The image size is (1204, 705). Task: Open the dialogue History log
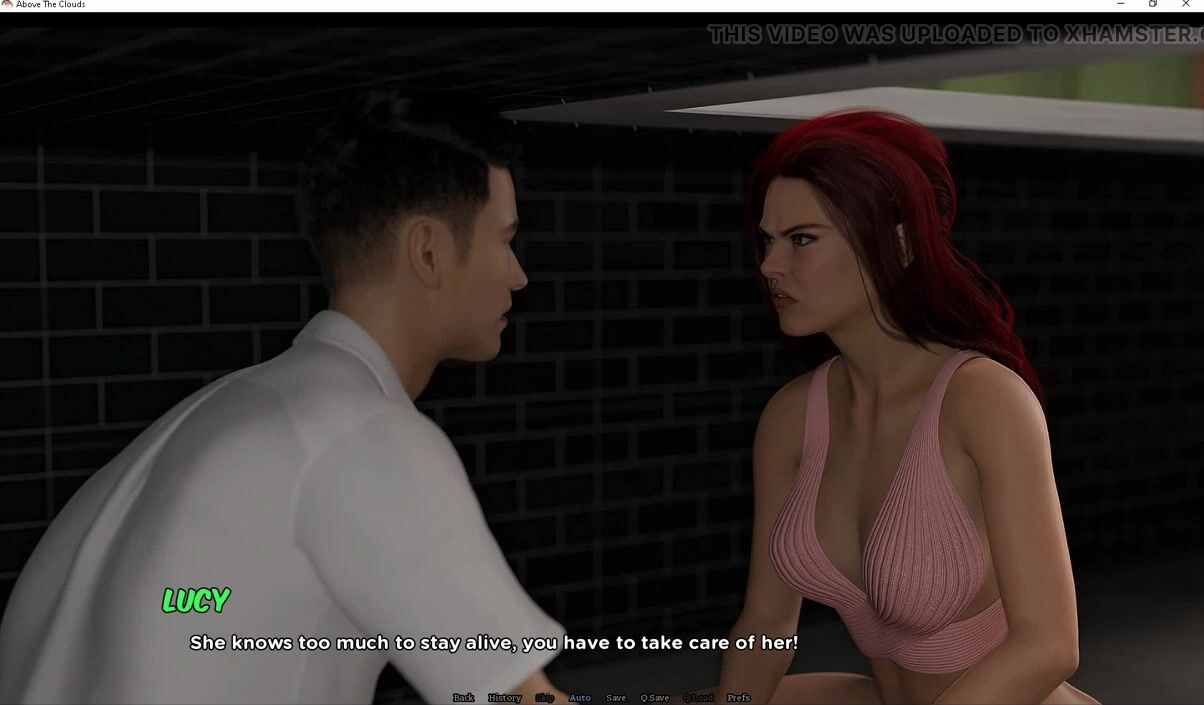click(x=504, y=698)
